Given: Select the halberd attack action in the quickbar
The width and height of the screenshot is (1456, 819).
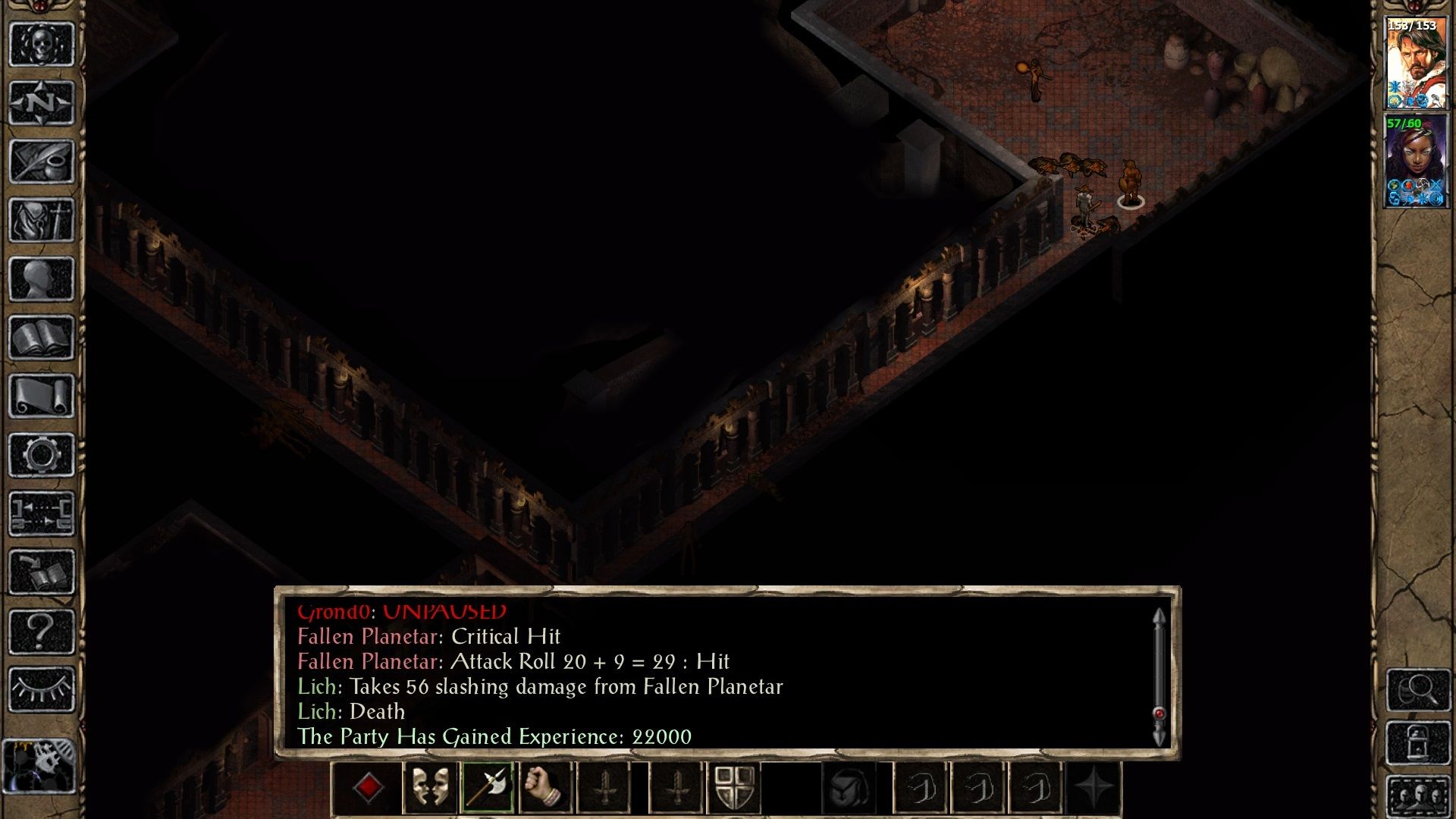Looking at the screenshot, I should point(488,789).
